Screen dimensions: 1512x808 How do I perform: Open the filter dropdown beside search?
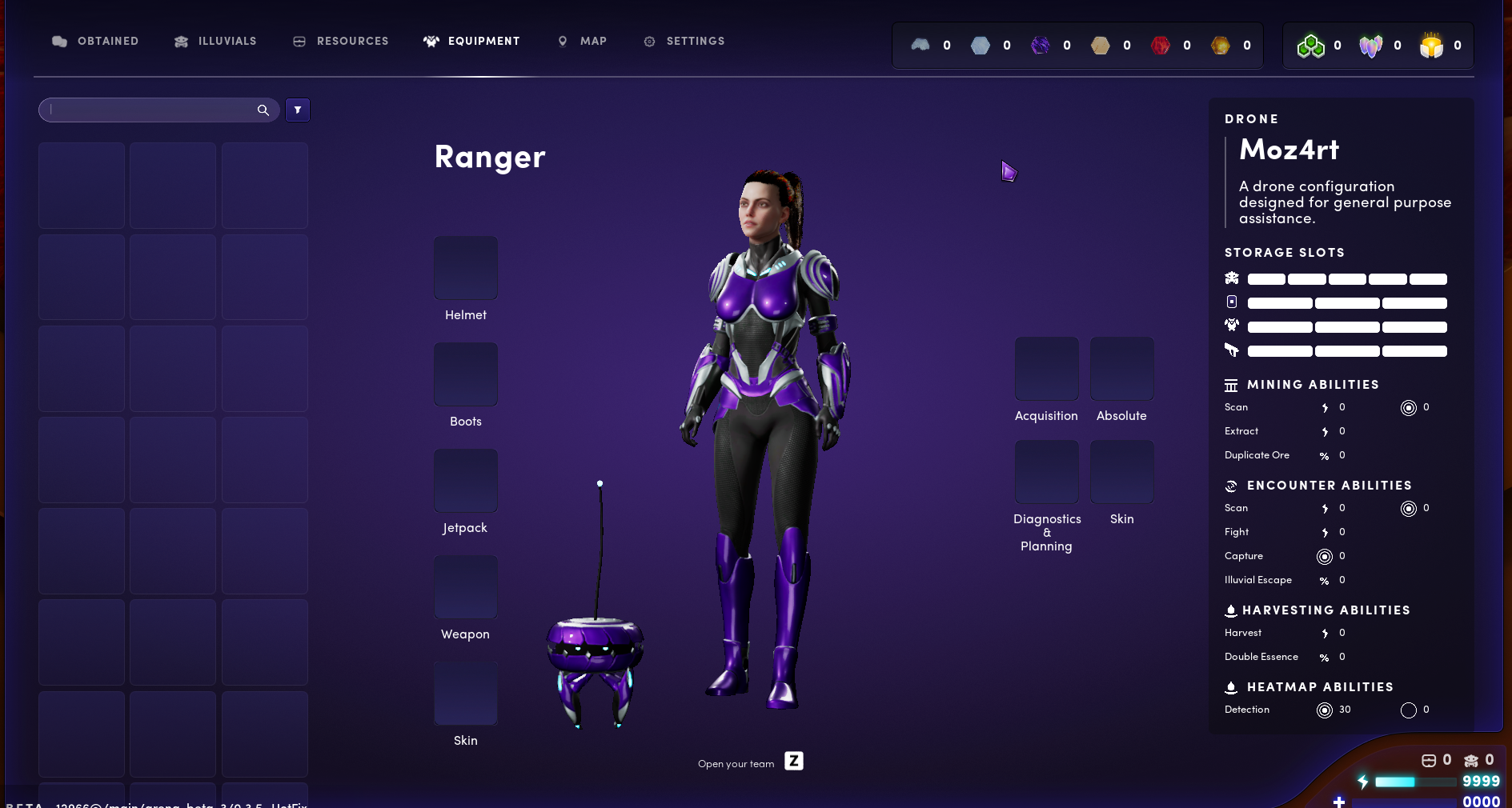pyautogui.click(x=298, y=110)
